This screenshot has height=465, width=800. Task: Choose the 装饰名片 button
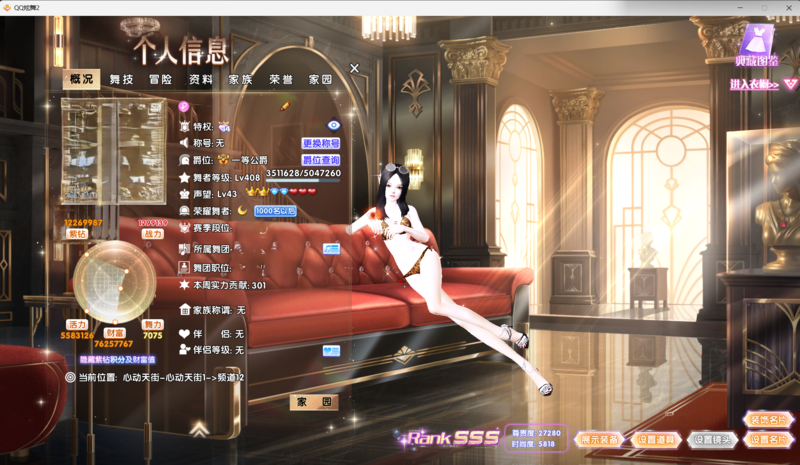coord(768,420)
